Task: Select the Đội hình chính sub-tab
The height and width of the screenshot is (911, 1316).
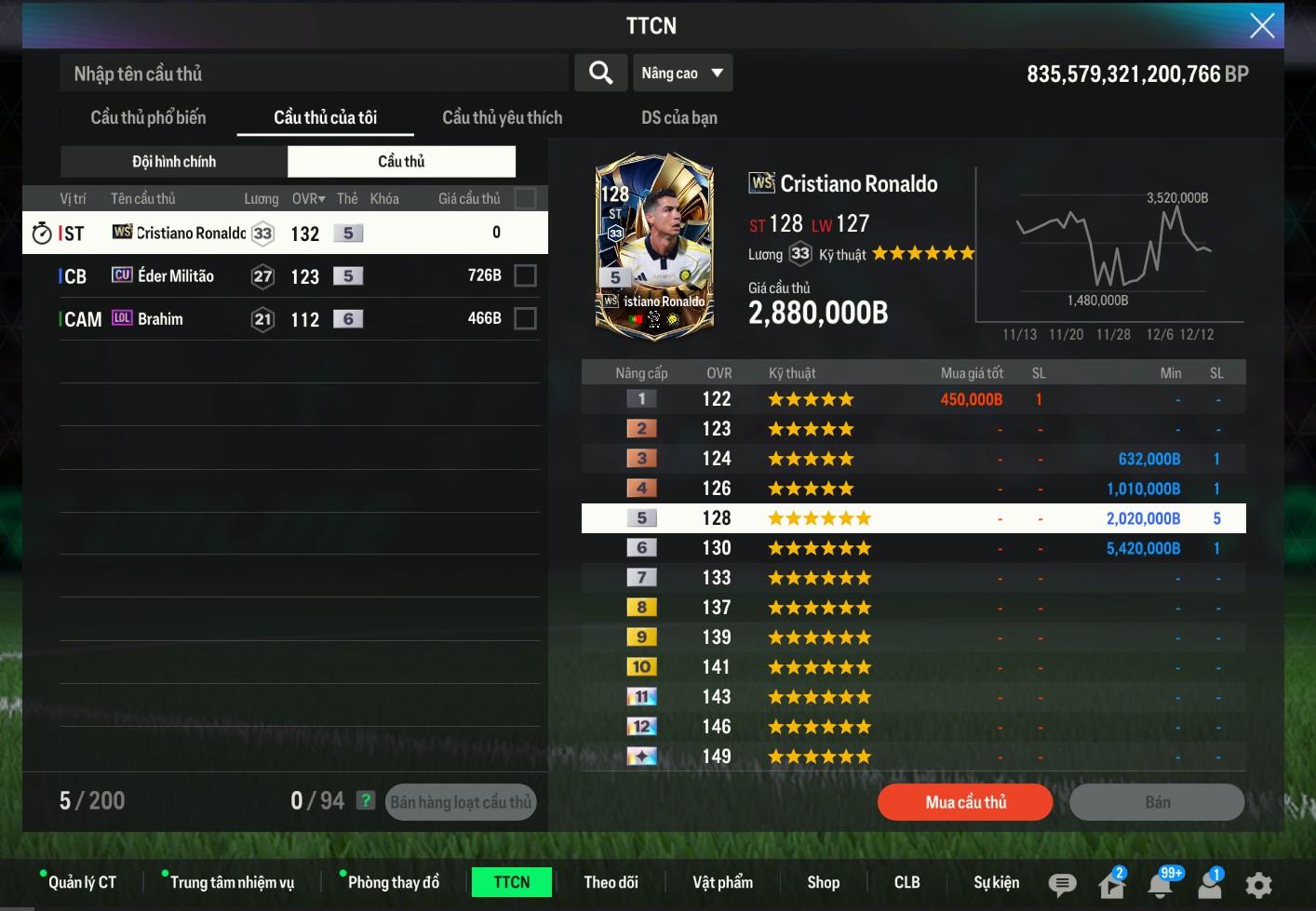Action: coord(174,161)
